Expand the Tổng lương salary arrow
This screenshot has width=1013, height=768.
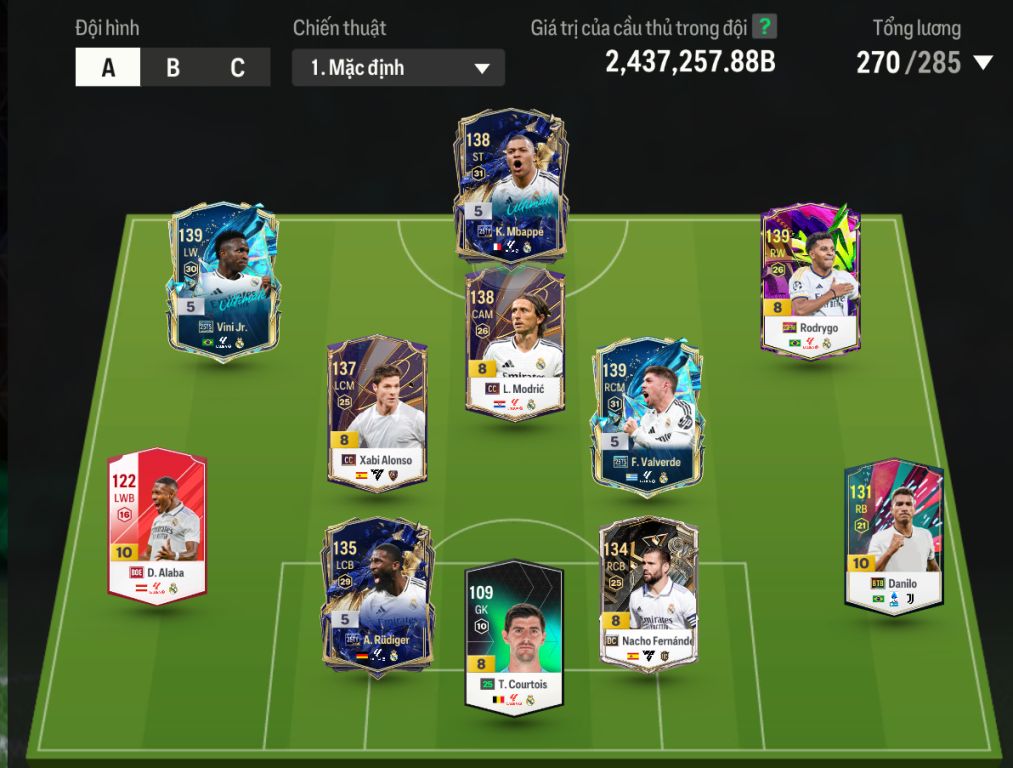coord(982,63)
